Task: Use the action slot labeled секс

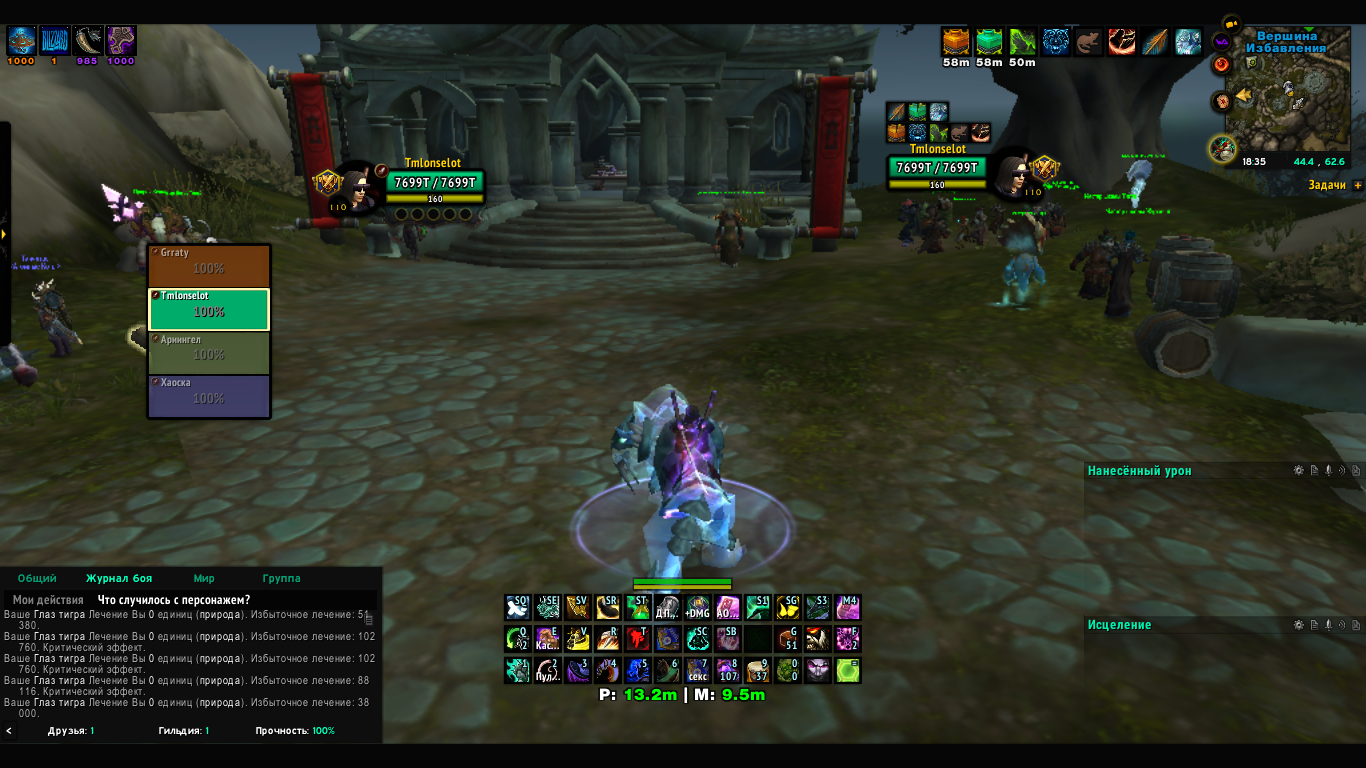Action: coord(697,670)
